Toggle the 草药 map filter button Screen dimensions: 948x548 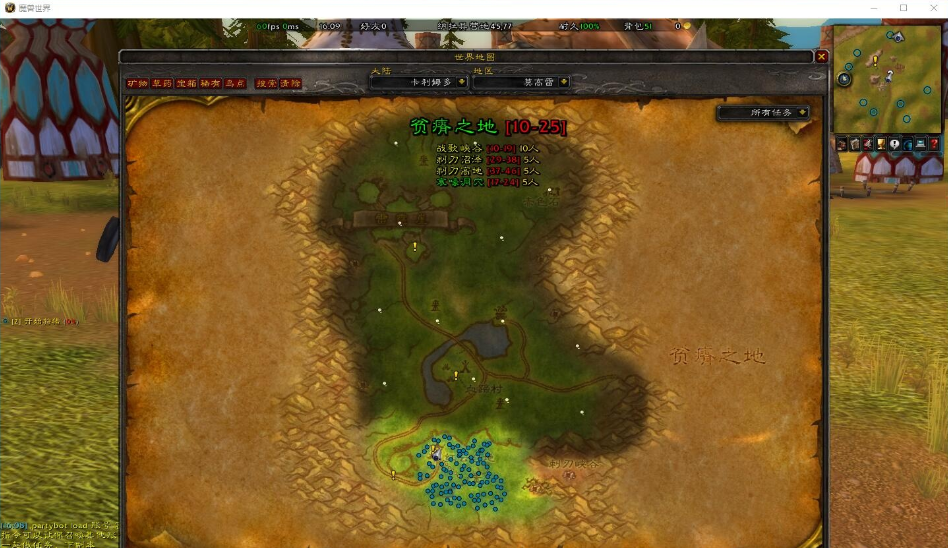click(x=161, y=84)
